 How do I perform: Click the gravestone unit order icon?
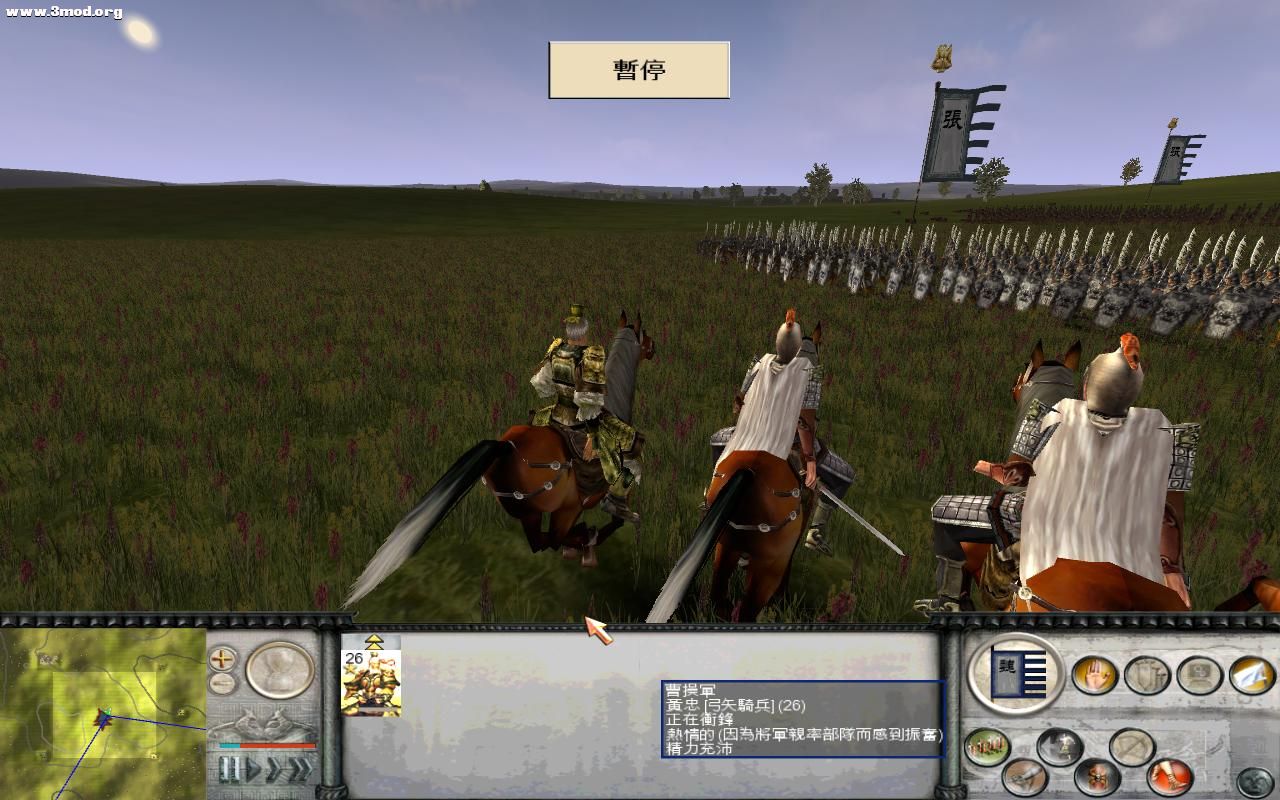click(x=1196, y=674)
